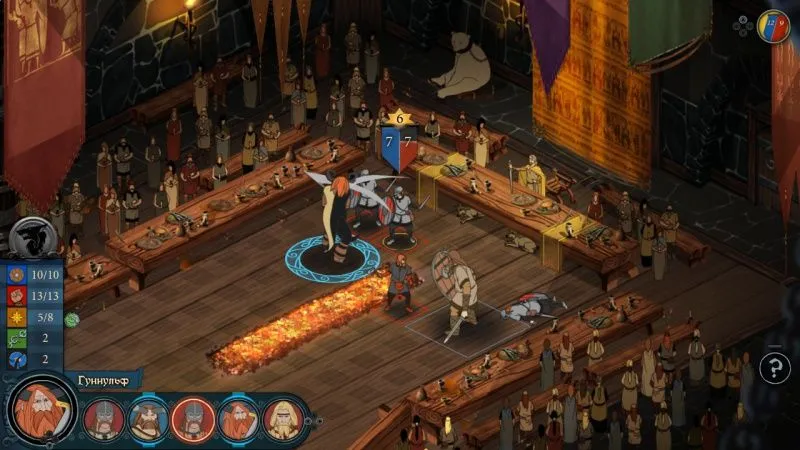Click the green item icon beside the stats

click(72, 320)
